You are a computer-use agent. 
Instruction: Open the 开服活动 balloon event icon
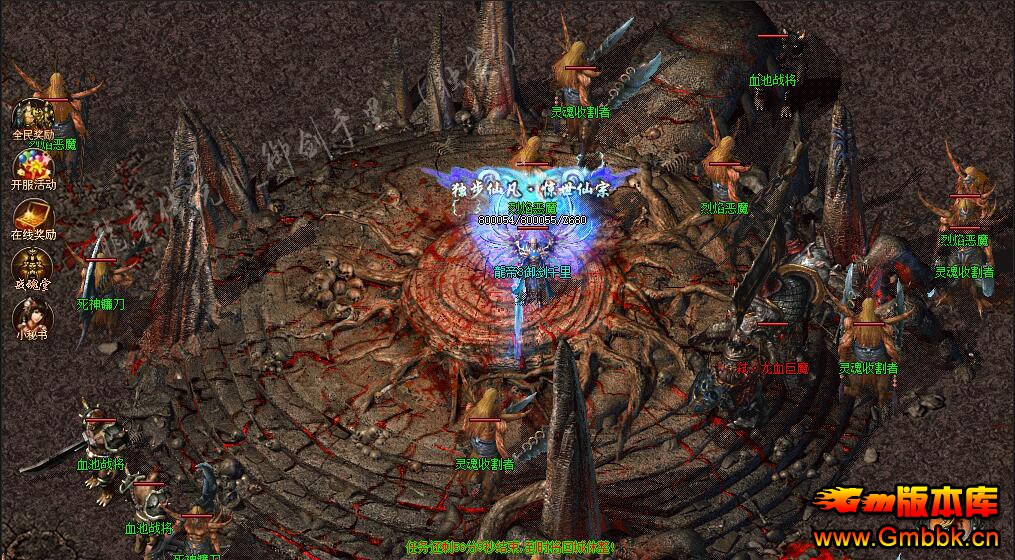point(30,165)
